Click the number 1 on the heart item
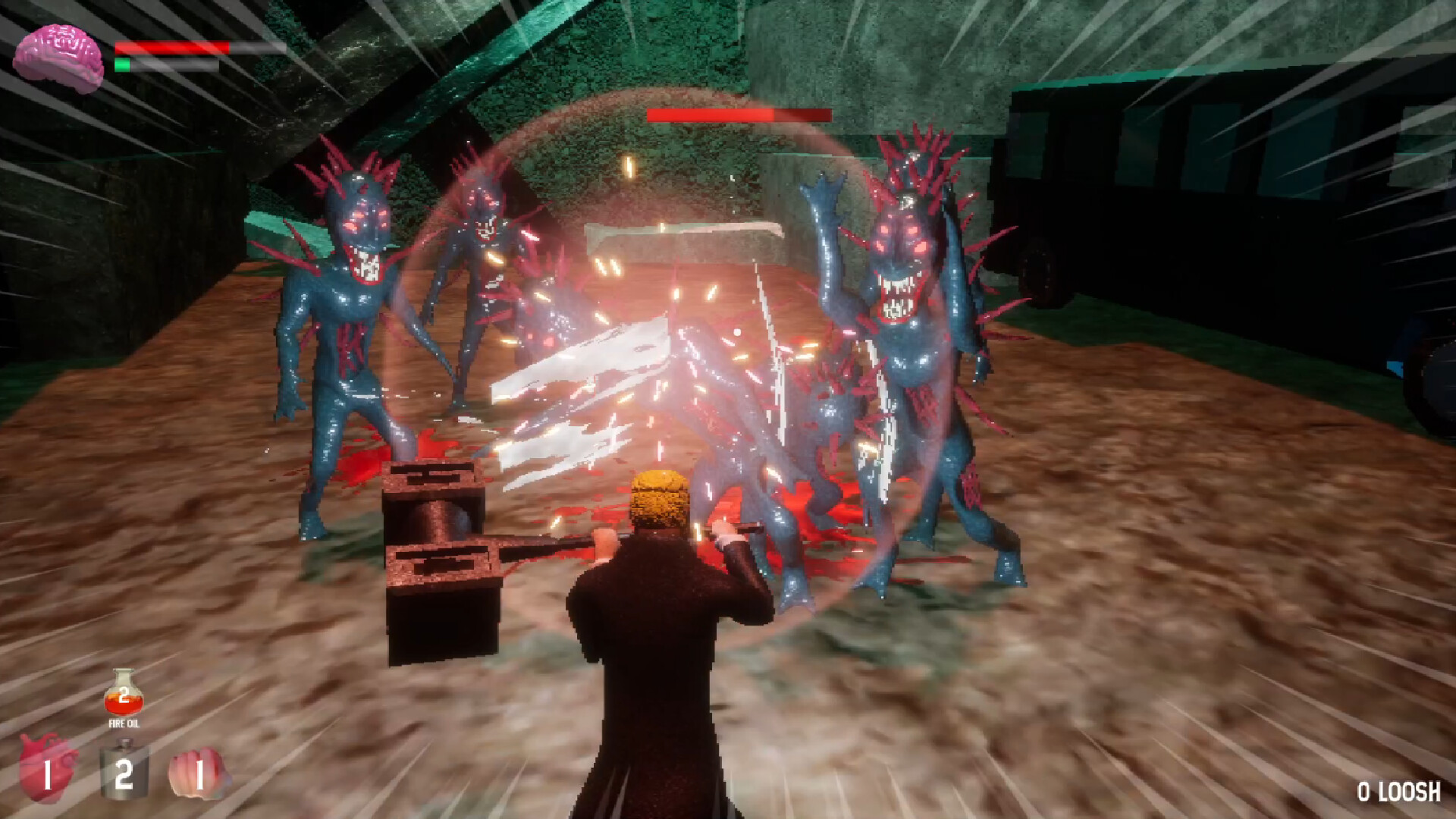This screenshot has height=819, width=1456. (48, 776)
